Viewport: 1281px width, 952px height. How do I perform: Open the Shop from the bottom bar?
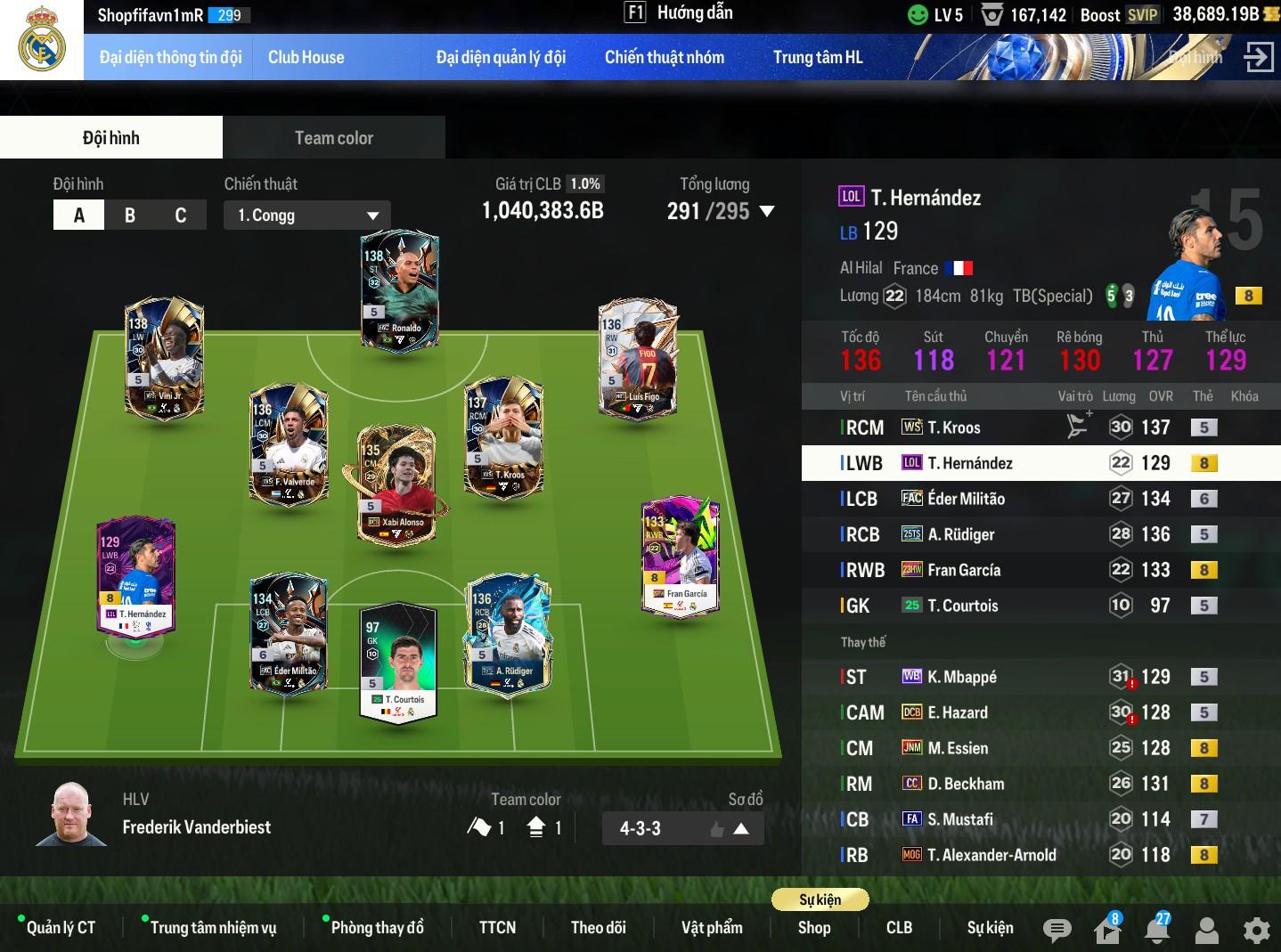coord(814,928)
